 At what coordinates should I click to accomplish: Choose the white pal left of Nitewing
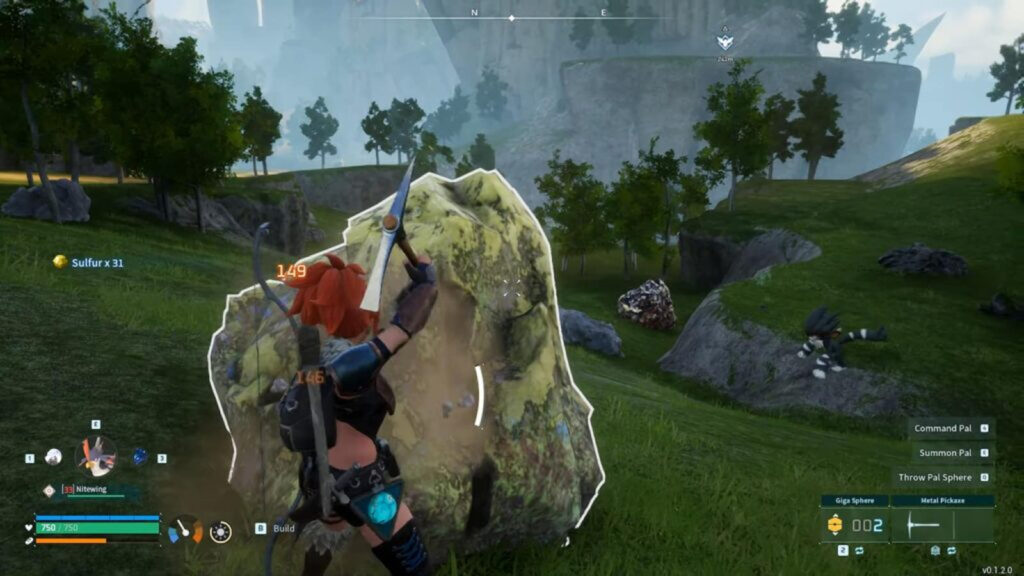[x=54, y=457]
